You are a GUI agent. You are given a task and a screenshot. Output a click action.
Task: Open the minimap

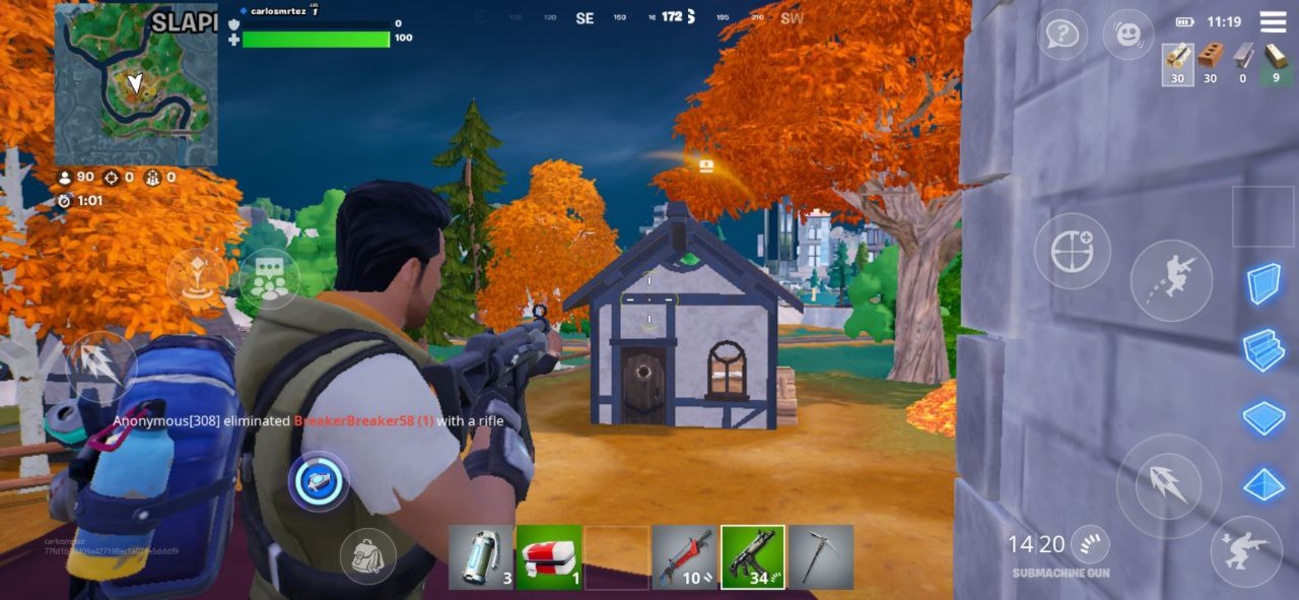[136, 84]
